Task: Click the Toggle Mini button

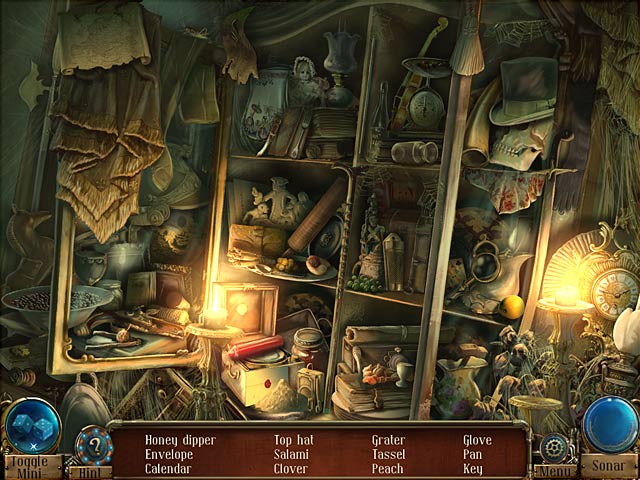Action: pyautogui.click(x=31, y=466)
